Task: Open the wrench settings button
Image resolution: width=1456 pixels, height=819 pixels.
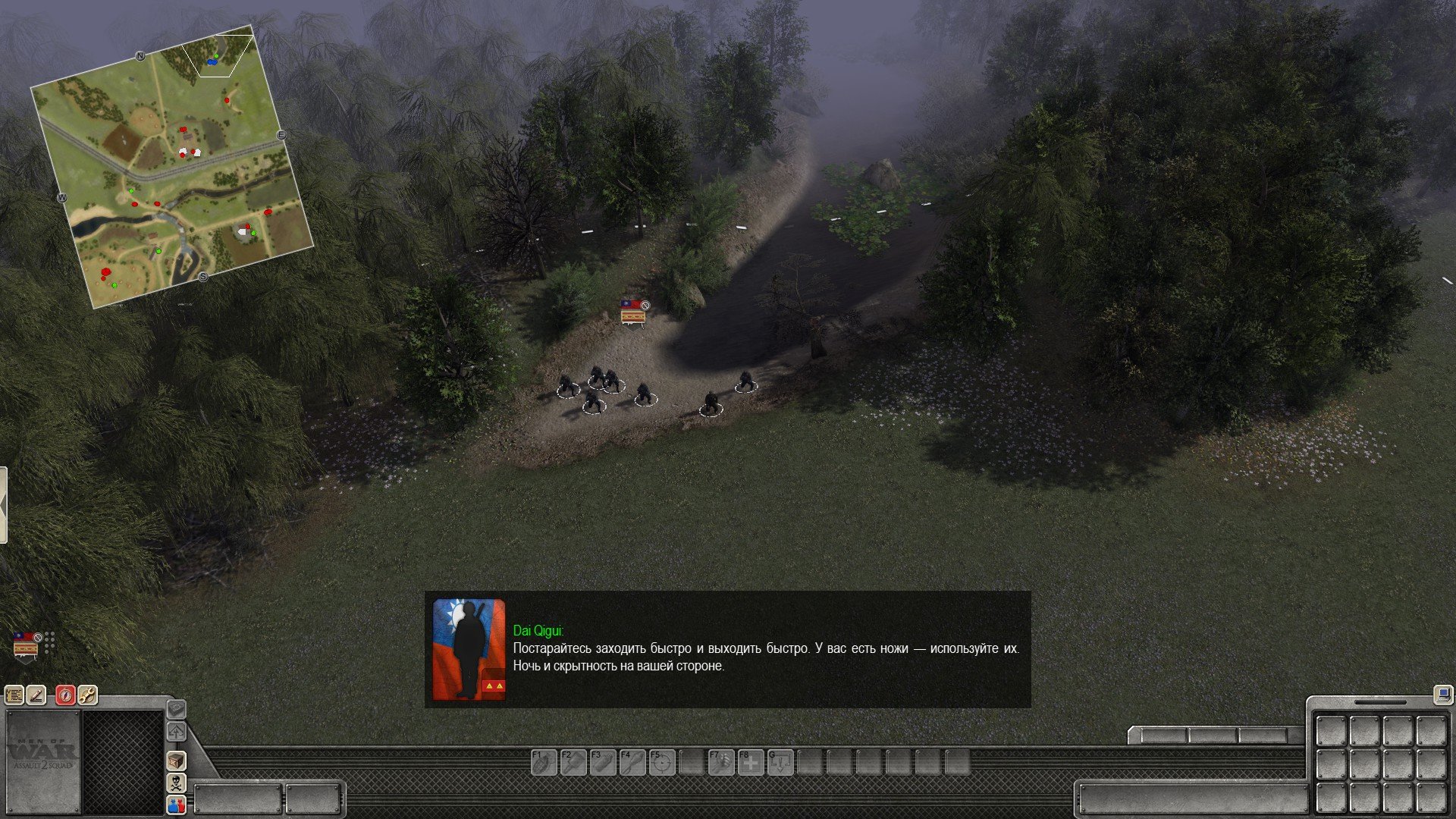Action: click(87, 695)
